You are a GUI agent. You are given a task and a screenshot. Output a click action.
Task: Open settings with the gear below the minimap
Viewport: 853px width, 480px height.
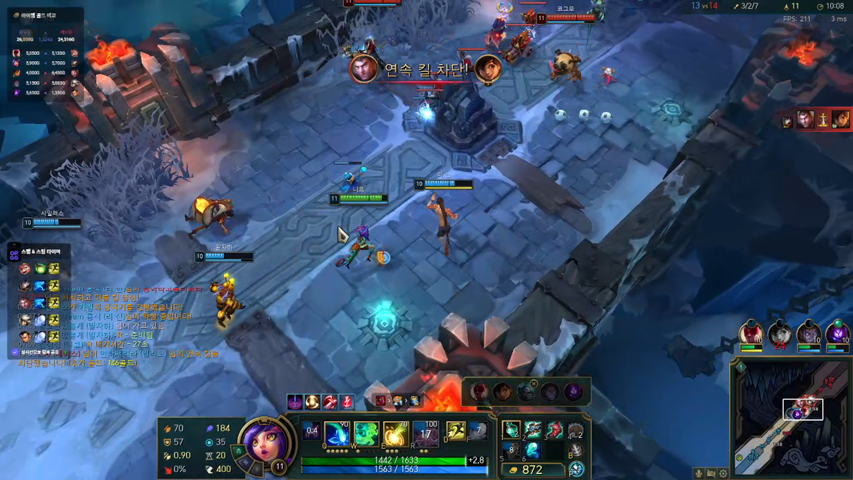pyautogui.click(x=723, y=473)
